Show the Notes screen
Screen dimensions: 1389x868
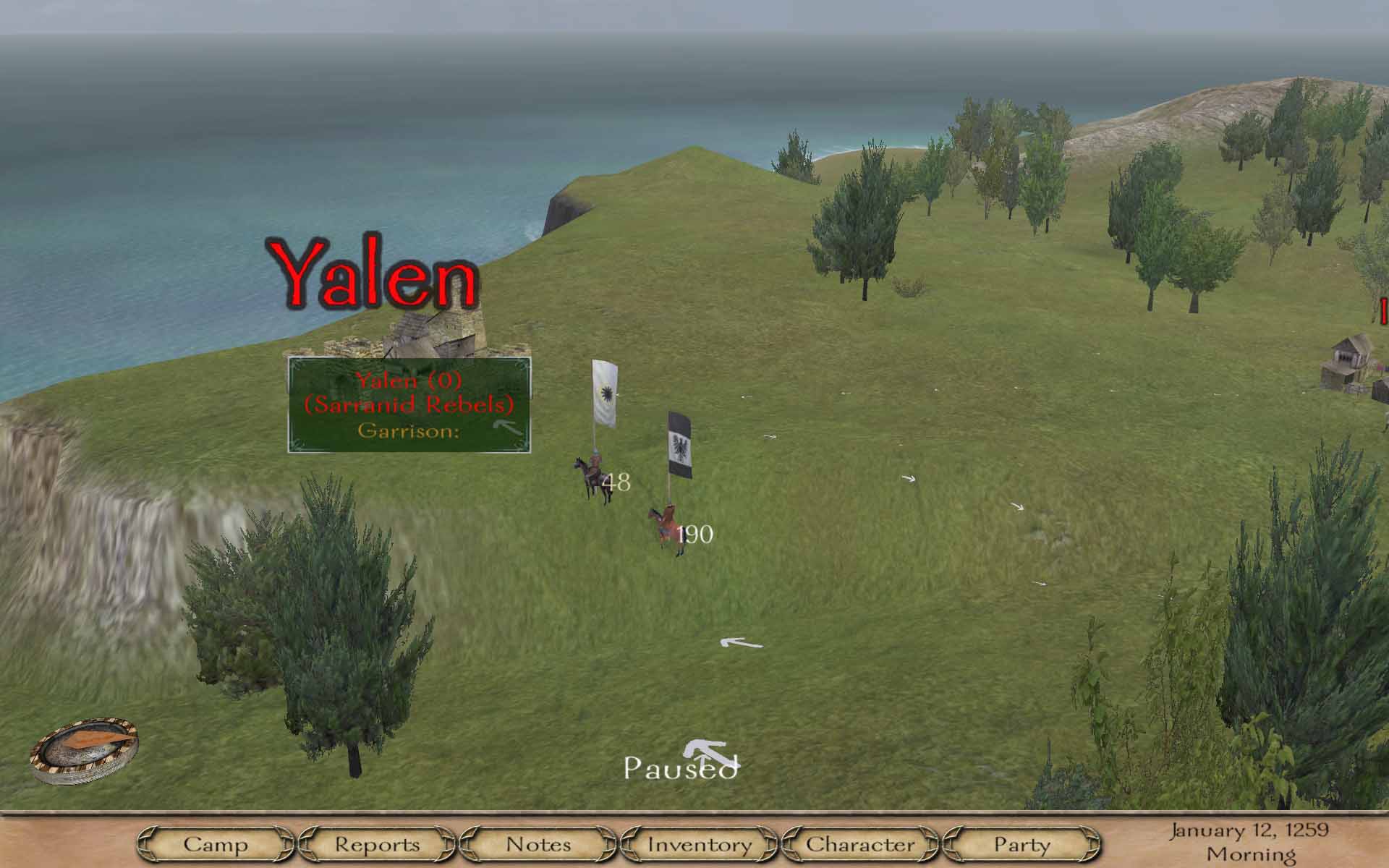[x=538, y=844]
